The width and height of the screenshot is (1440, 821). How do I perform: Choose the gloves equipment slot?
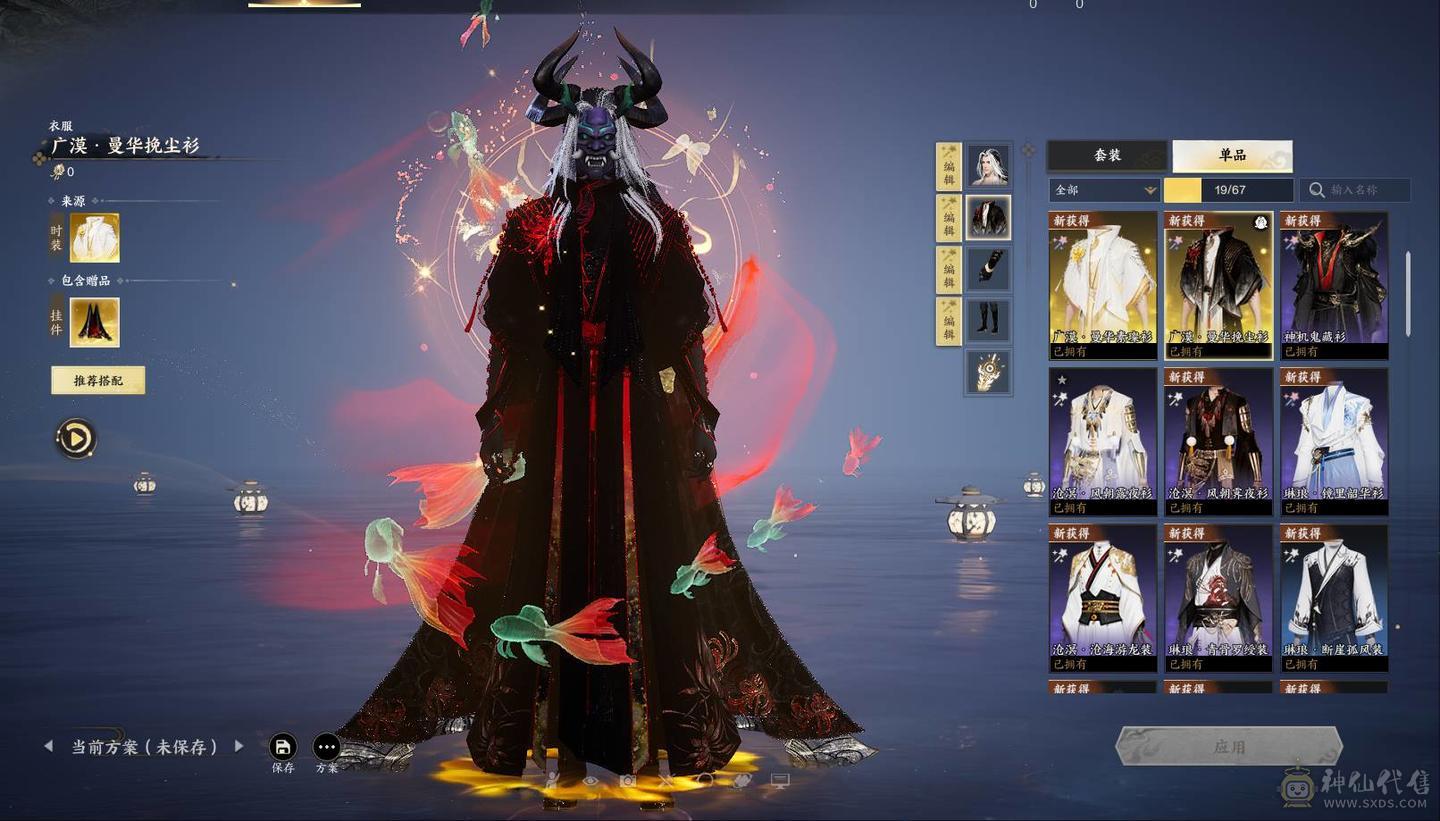tap(988, 269)
